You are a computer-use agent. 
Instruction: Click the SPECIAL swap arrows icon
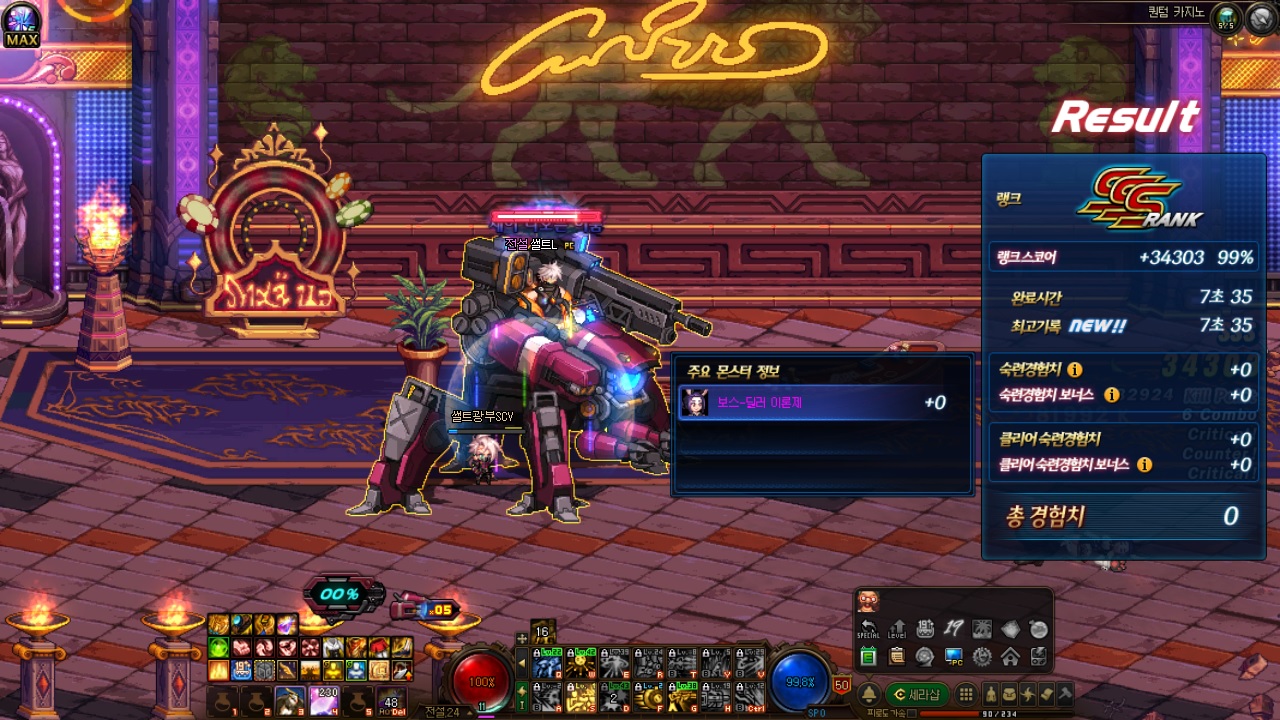click(x=868, y=630)
